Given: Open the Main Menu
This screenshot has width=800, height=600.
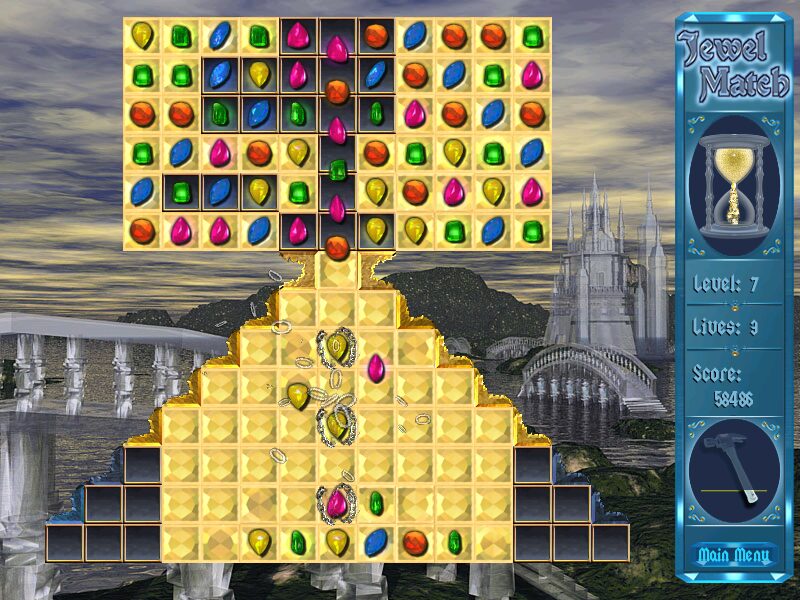Looking at the screenshot, I should click(x=735, y=555).
